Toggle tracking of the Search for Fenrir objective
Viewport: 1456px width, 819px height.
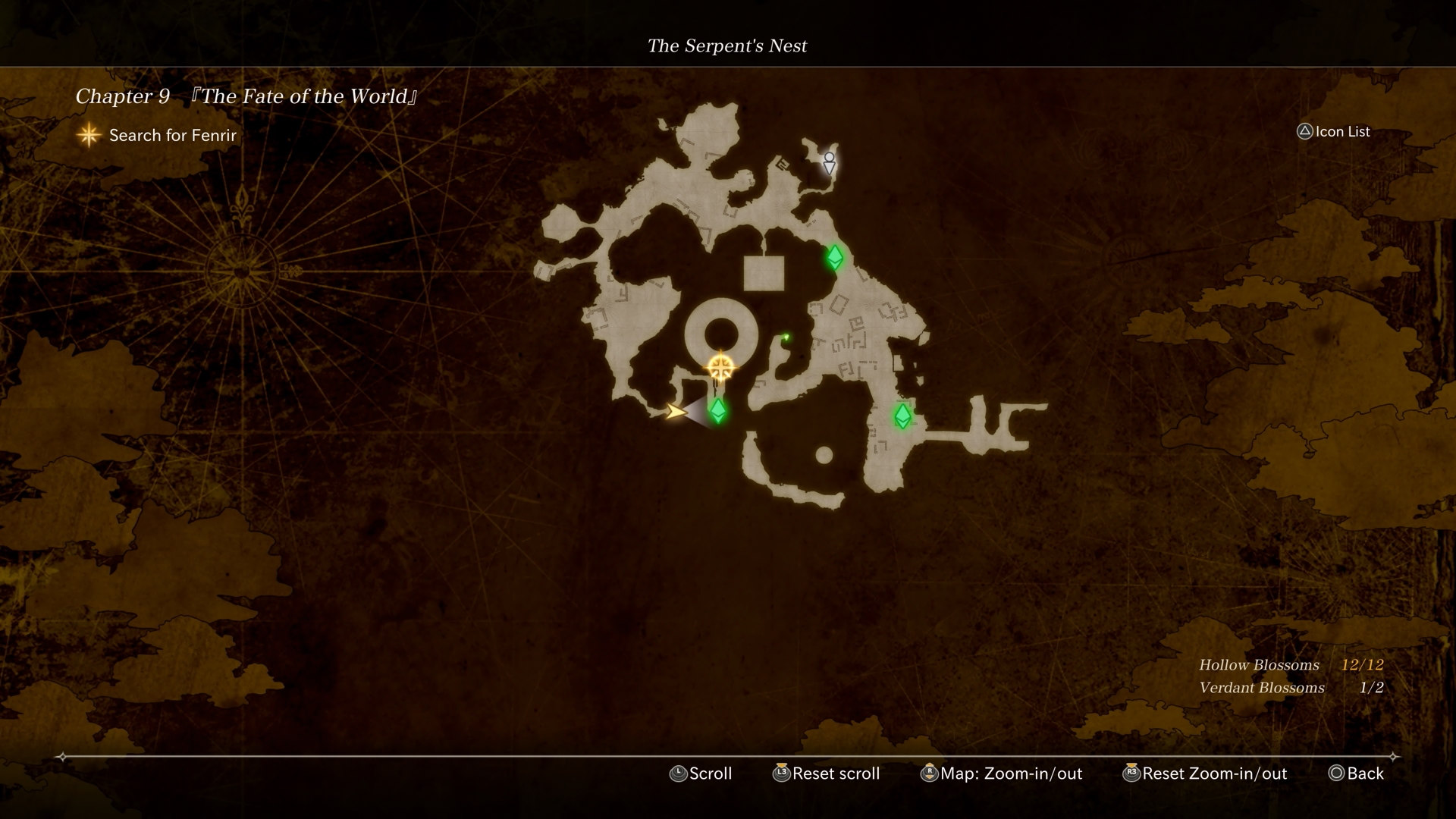coord(172,136)
